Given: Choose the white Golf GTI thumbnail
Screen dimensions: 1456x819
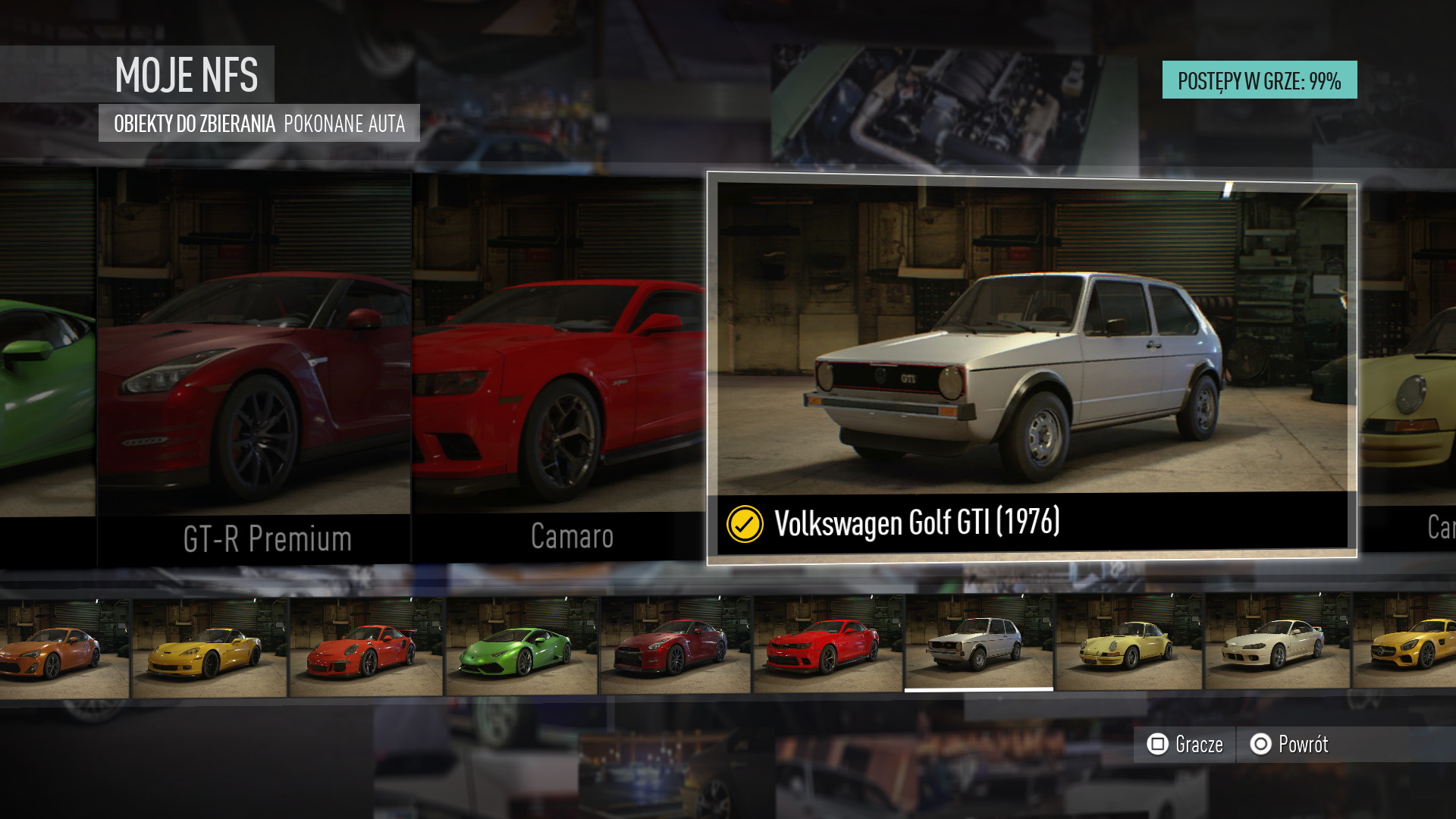Looking at the screenshot, I should pyautogui.click(x=978, y=643).
